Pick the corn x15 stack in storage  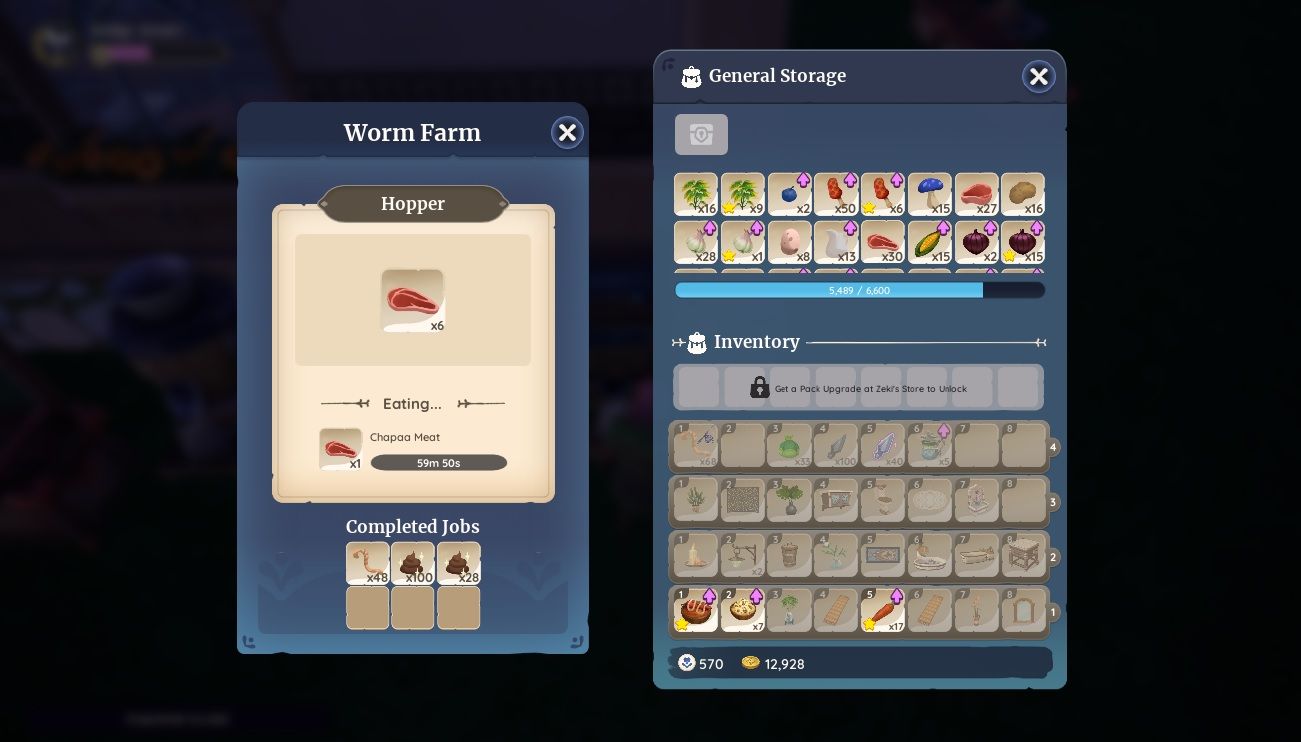(x=929, y=242)
